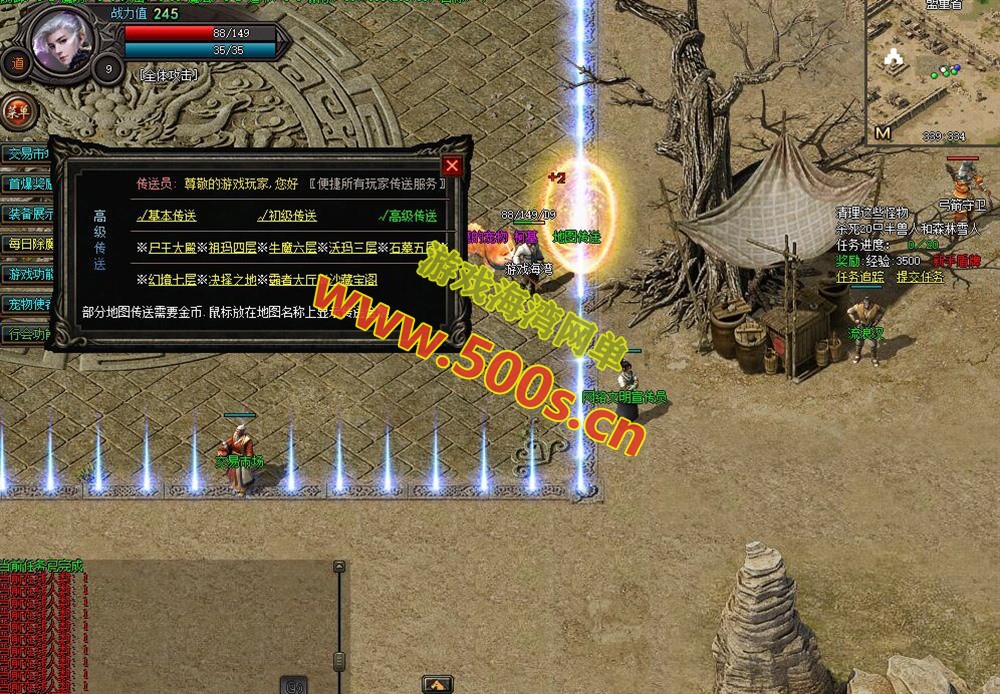Click the chat log scroll-up arrow

click(340, 567)
